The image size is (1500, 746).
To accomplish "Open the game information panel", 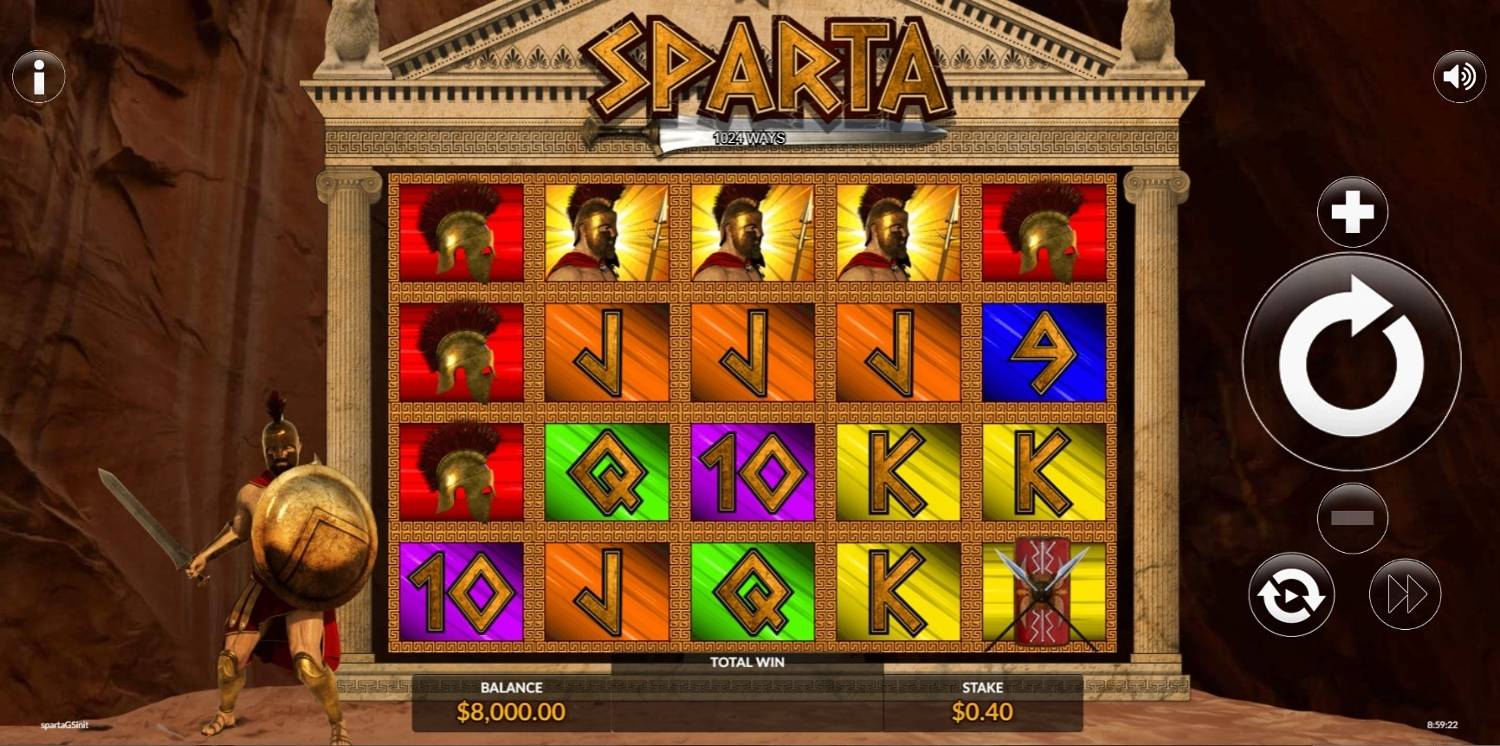I will (39, 76).
